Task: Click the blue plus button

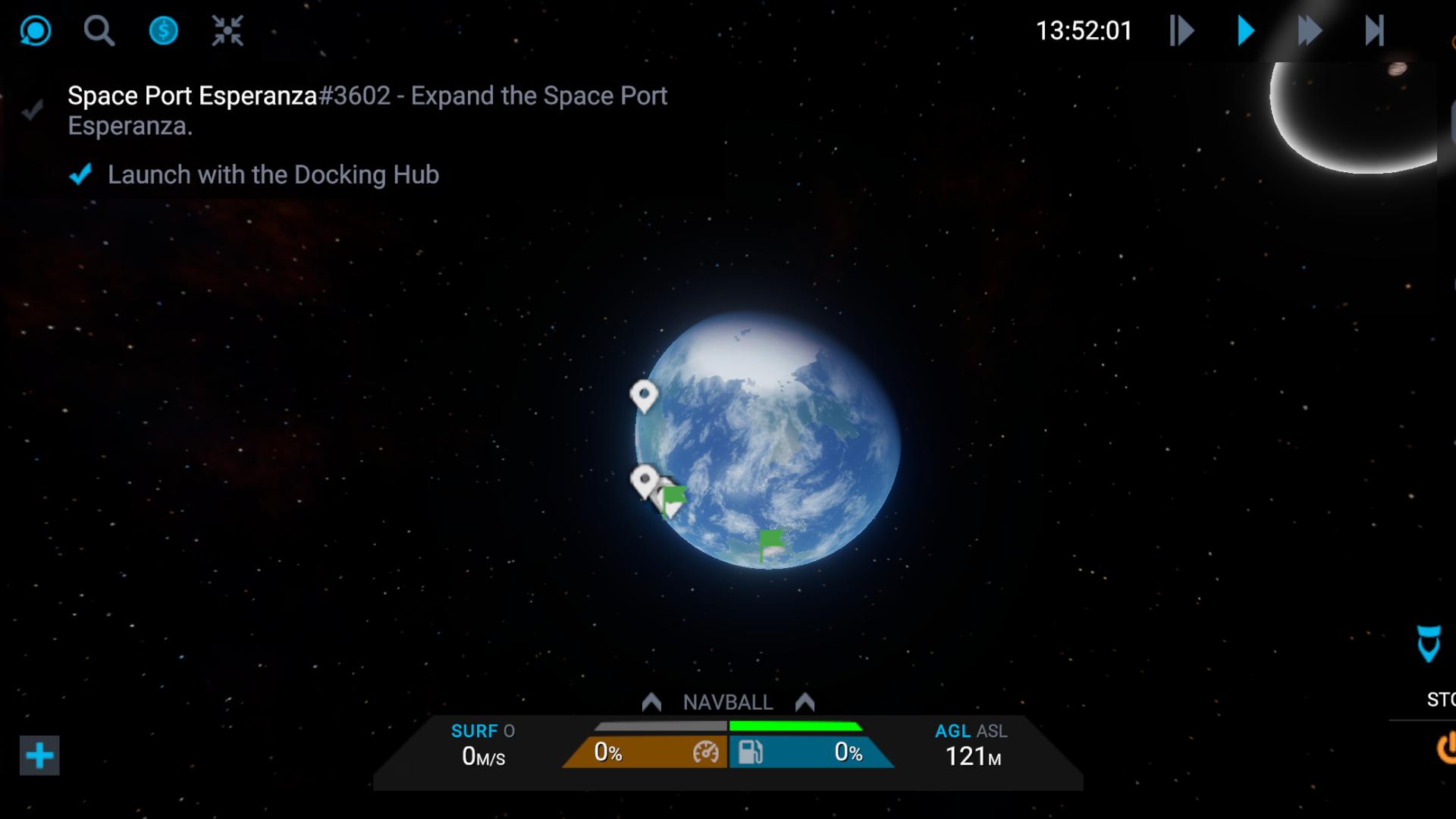Action: 39,755
